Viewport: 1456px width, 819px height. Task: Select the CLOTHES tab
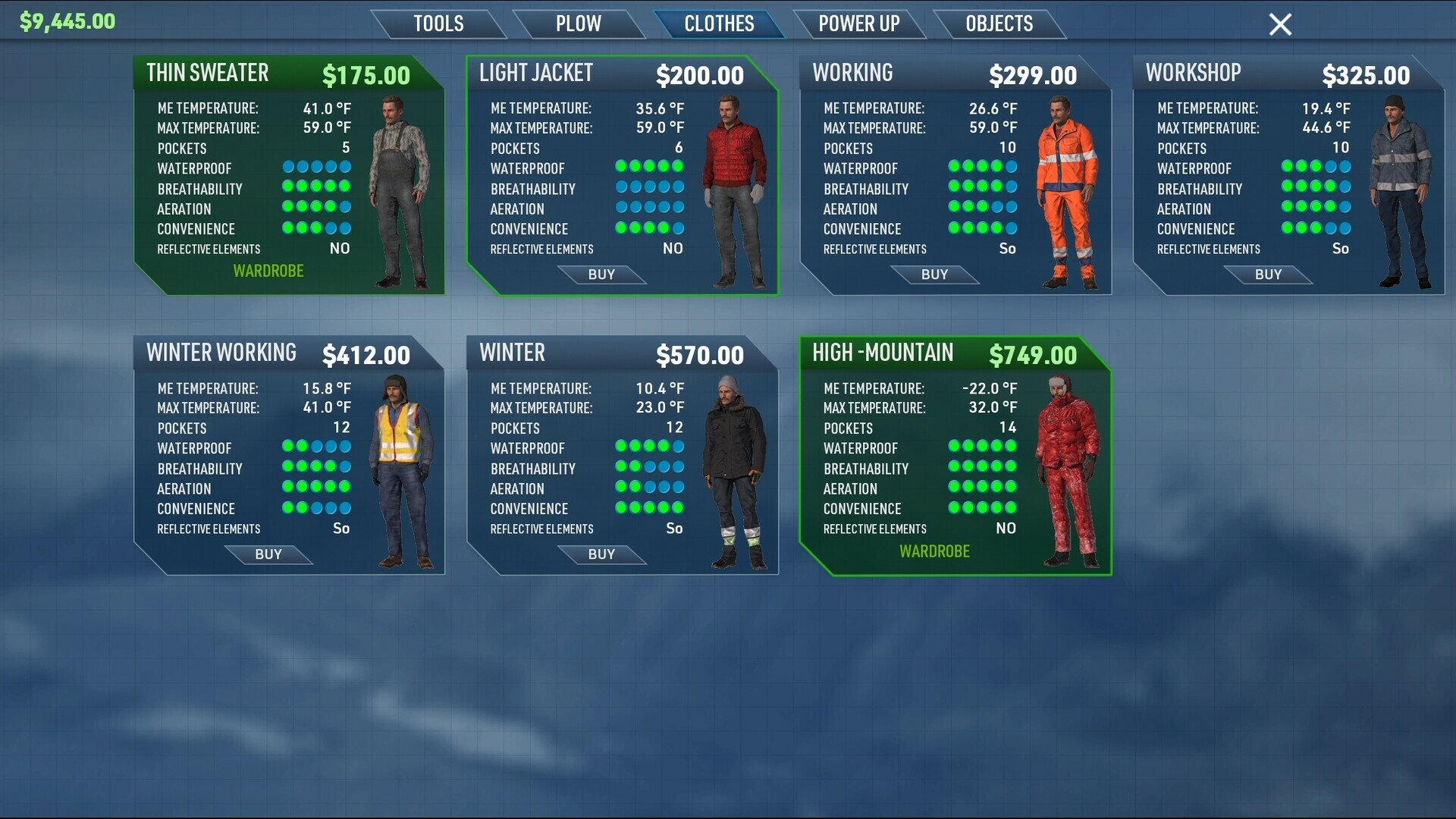coord(718,24)
